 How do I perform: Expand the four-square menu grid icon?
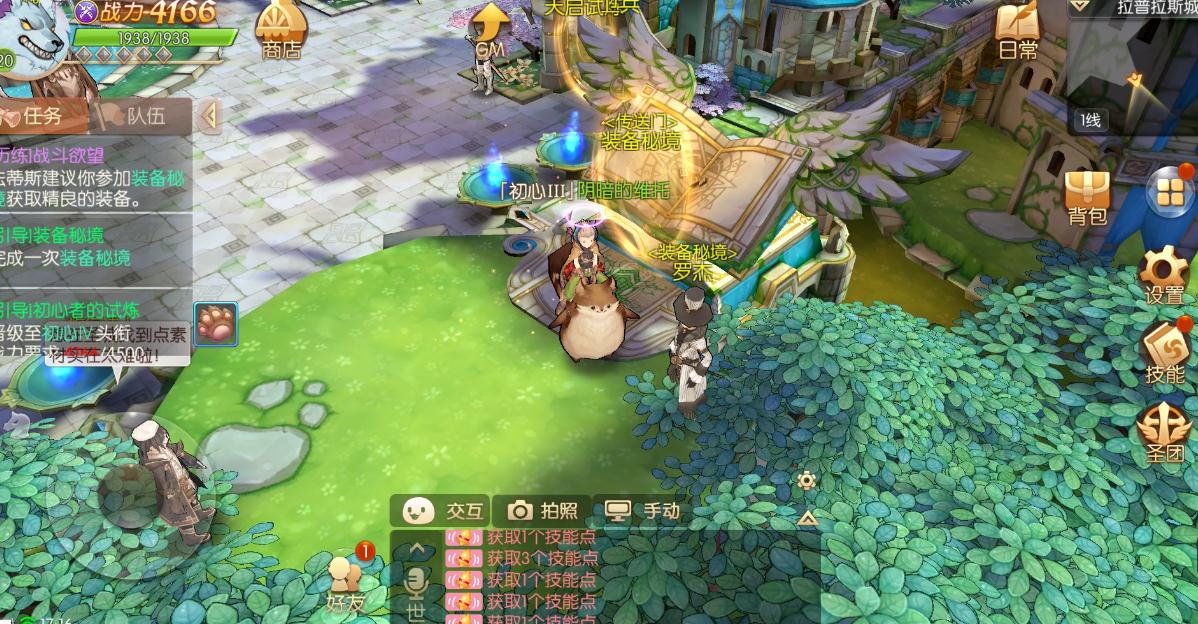coord(1166,192)
